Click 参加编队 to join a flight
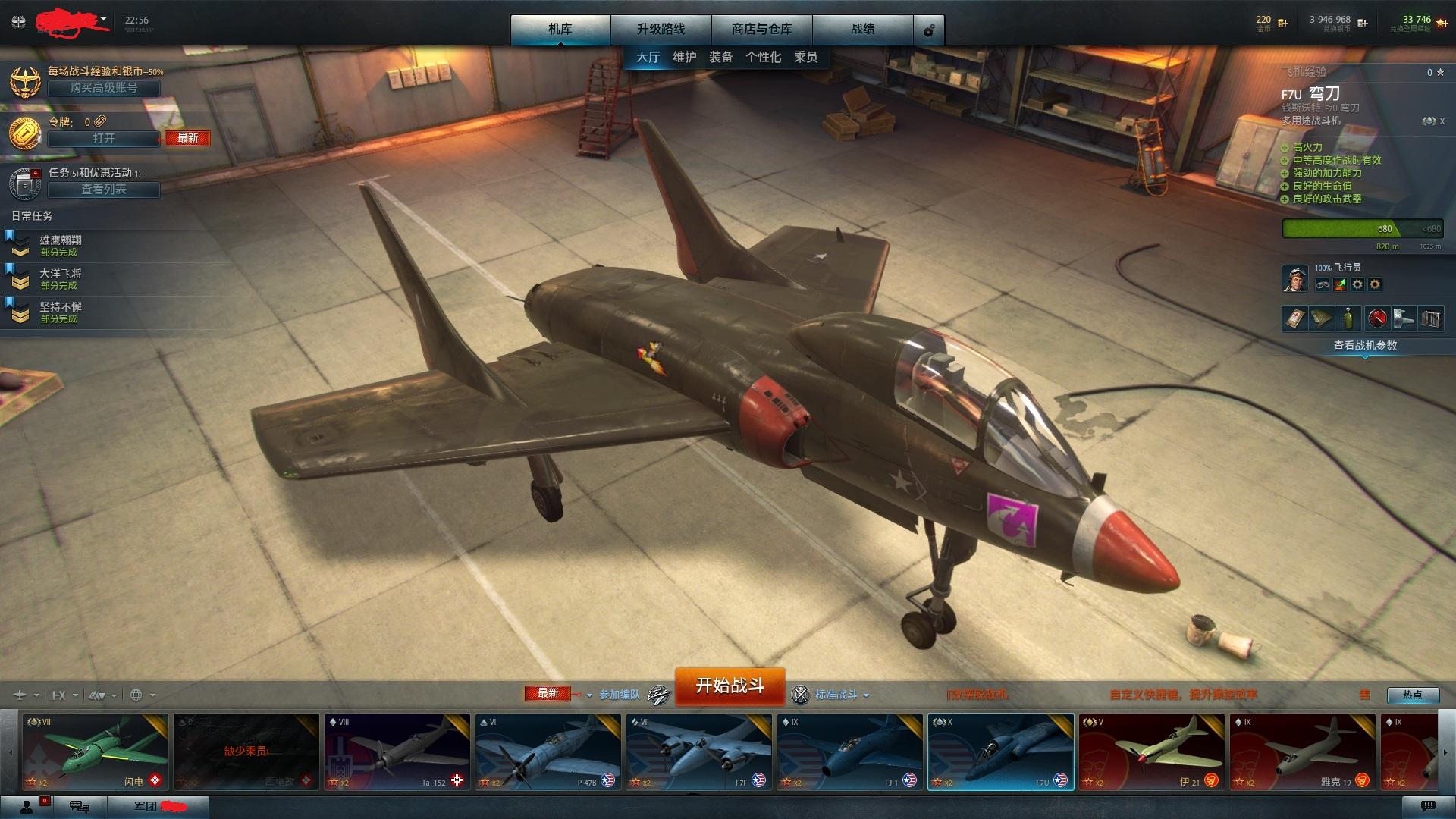 pos(620,695)
